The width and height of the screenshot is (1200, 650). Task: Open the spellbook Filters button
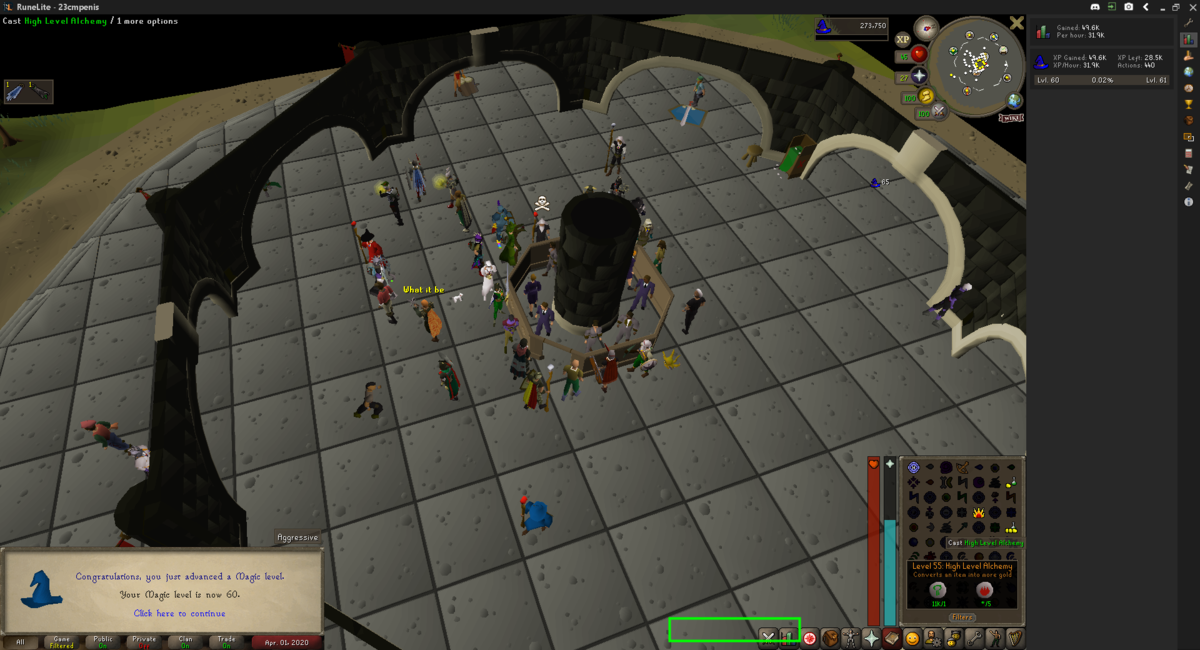click(962, 617)
